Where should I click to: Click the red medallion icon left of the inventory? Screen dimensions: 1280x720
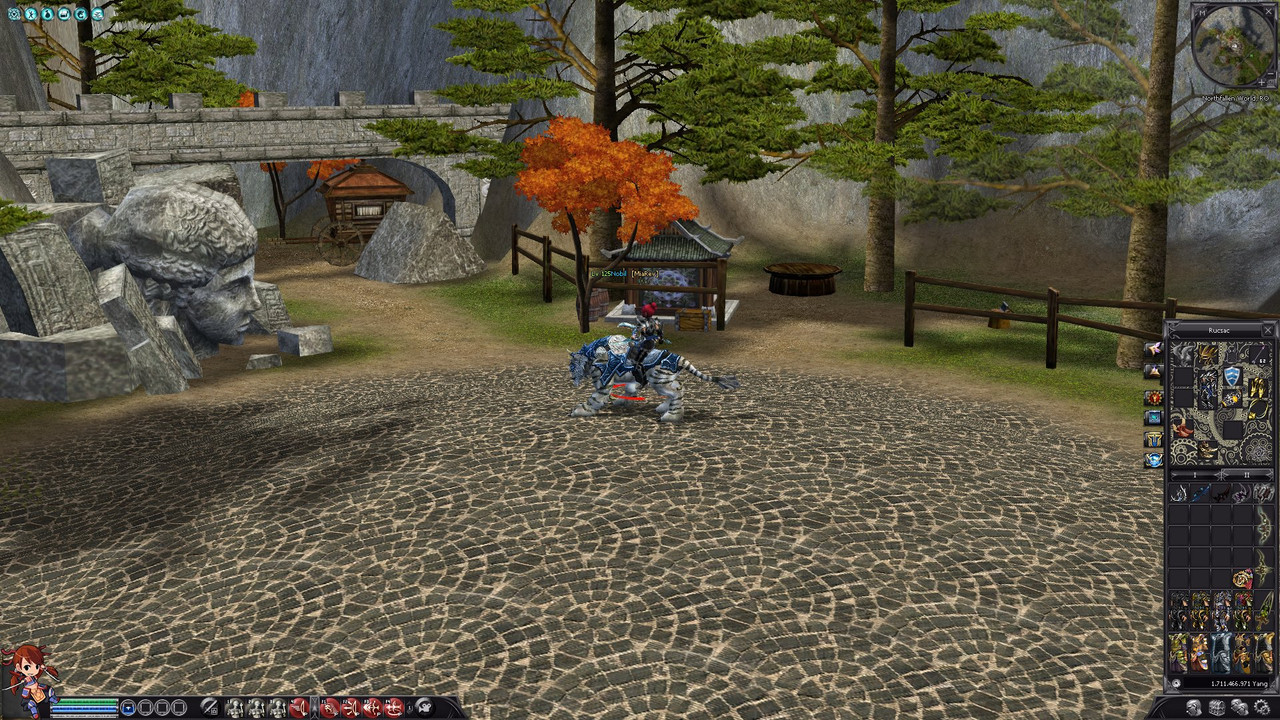[1152, 395]
